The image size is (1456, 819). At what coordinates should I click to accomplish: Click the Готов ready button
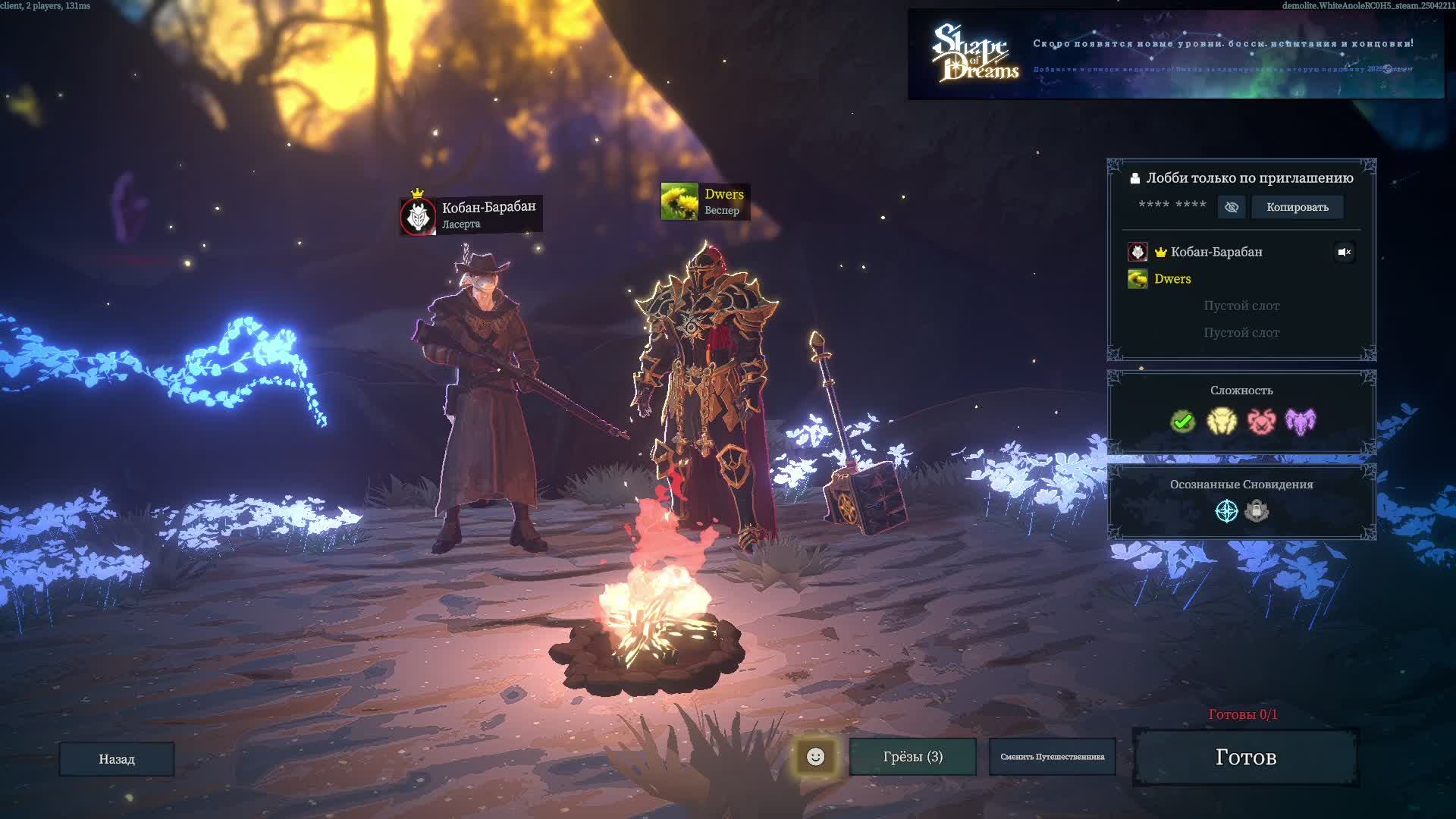[x=1245, y=757]
